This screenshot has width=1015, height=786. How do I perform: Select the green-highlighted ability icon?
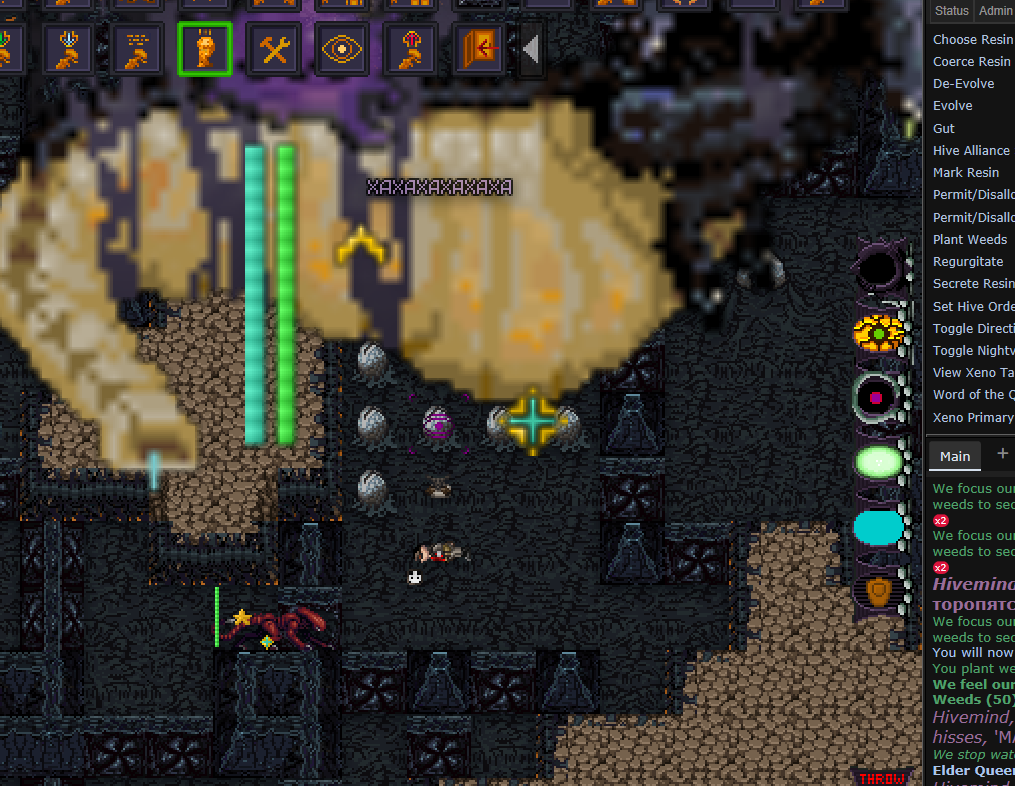tap(205, 49)
